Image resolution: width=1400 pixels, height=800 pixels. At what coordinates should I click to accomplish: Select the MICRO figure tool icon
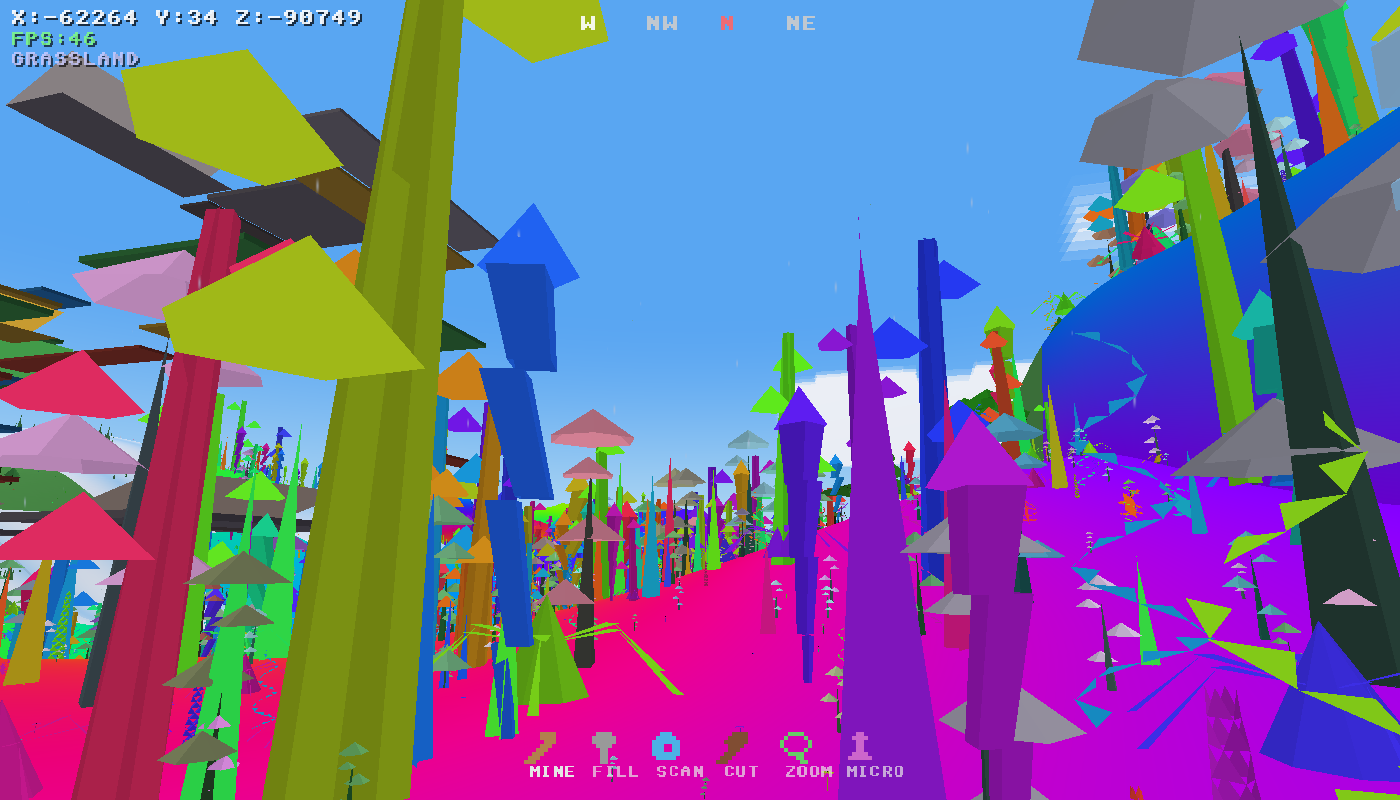click(858, 744)
